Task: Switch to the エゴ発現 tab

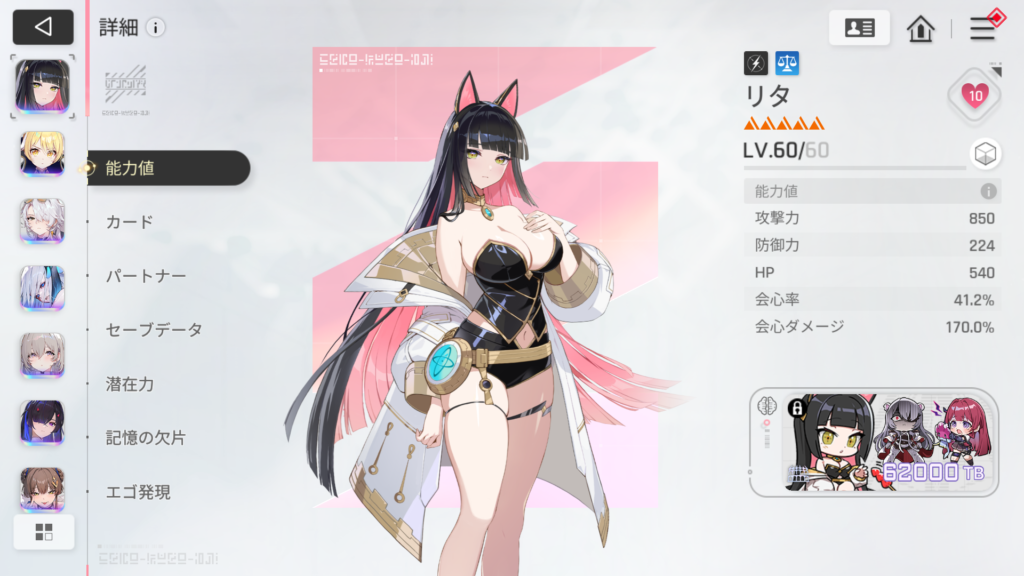Action: tap(138, 492)
